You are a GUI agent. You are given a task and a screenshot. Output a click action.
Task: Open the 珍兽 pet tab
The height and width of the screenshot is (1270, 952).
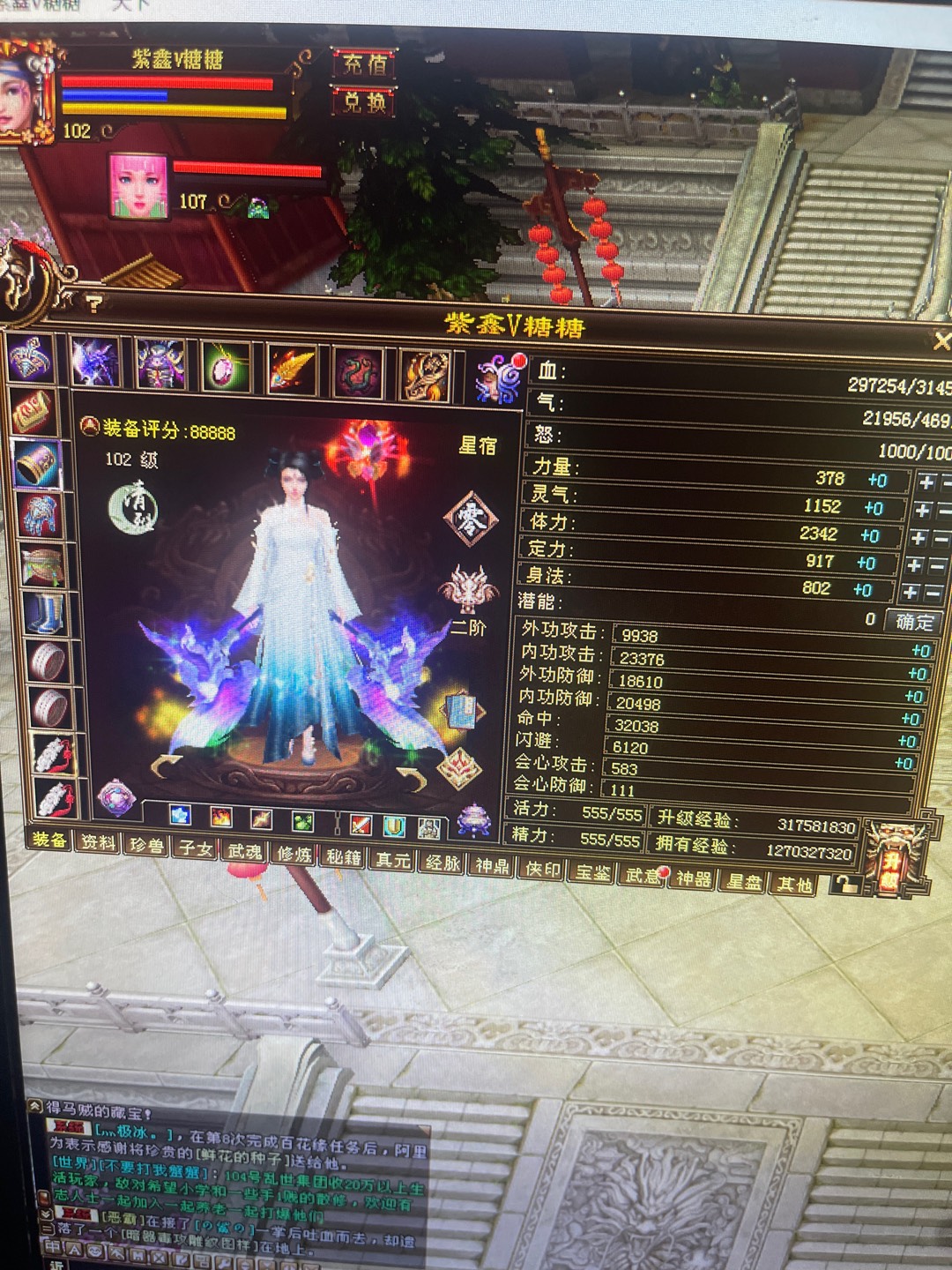146,846
